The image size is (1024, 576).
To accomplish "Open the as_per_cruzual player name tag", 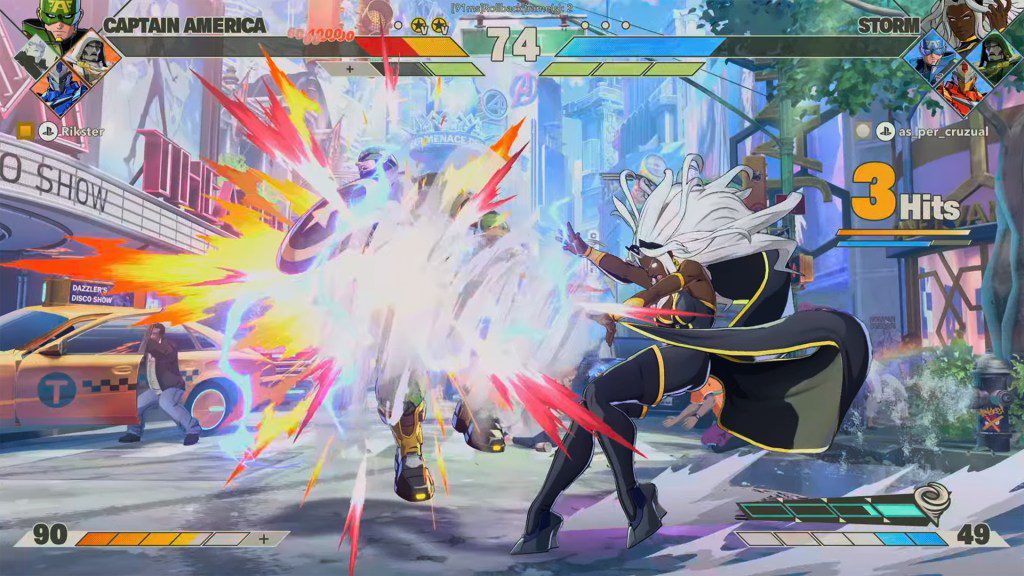I will pyautogui.click(x=925, y=131).
